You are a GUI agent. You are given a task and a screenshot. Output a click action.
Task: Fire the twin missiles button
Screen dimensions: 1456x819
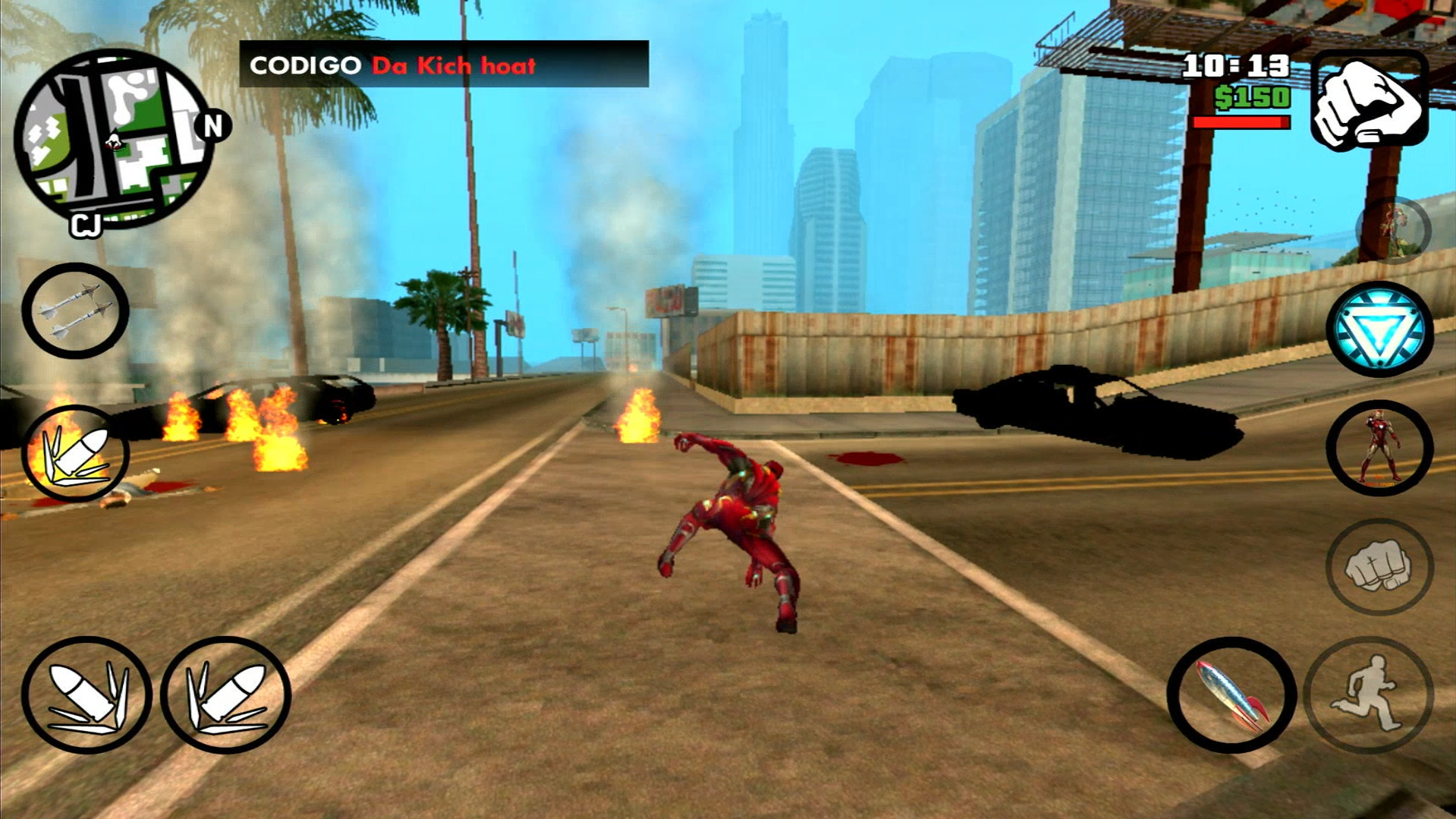point(75,310)
